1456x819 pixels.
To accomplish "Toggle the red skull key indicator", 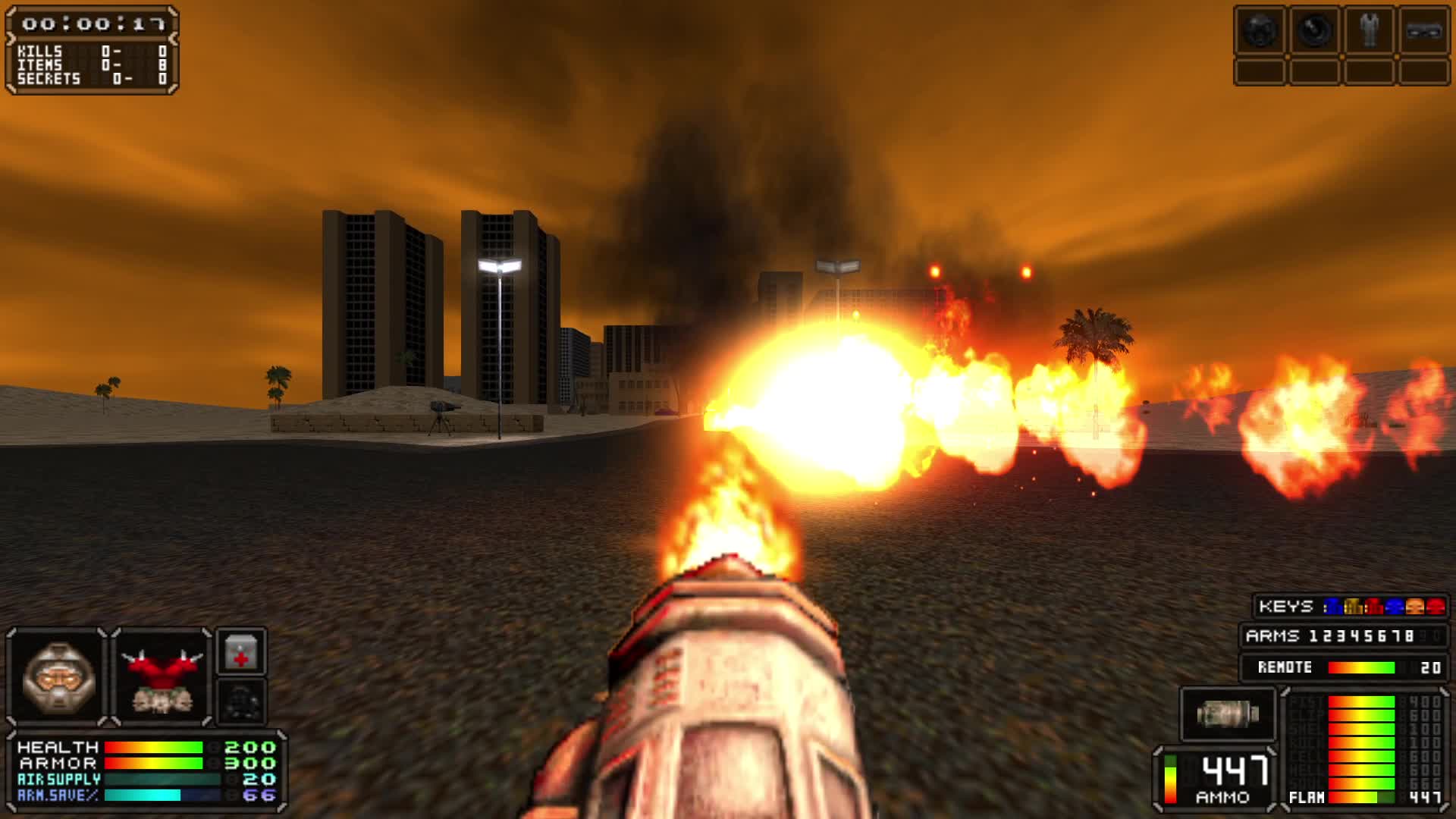I will (x=1435, y=607).
